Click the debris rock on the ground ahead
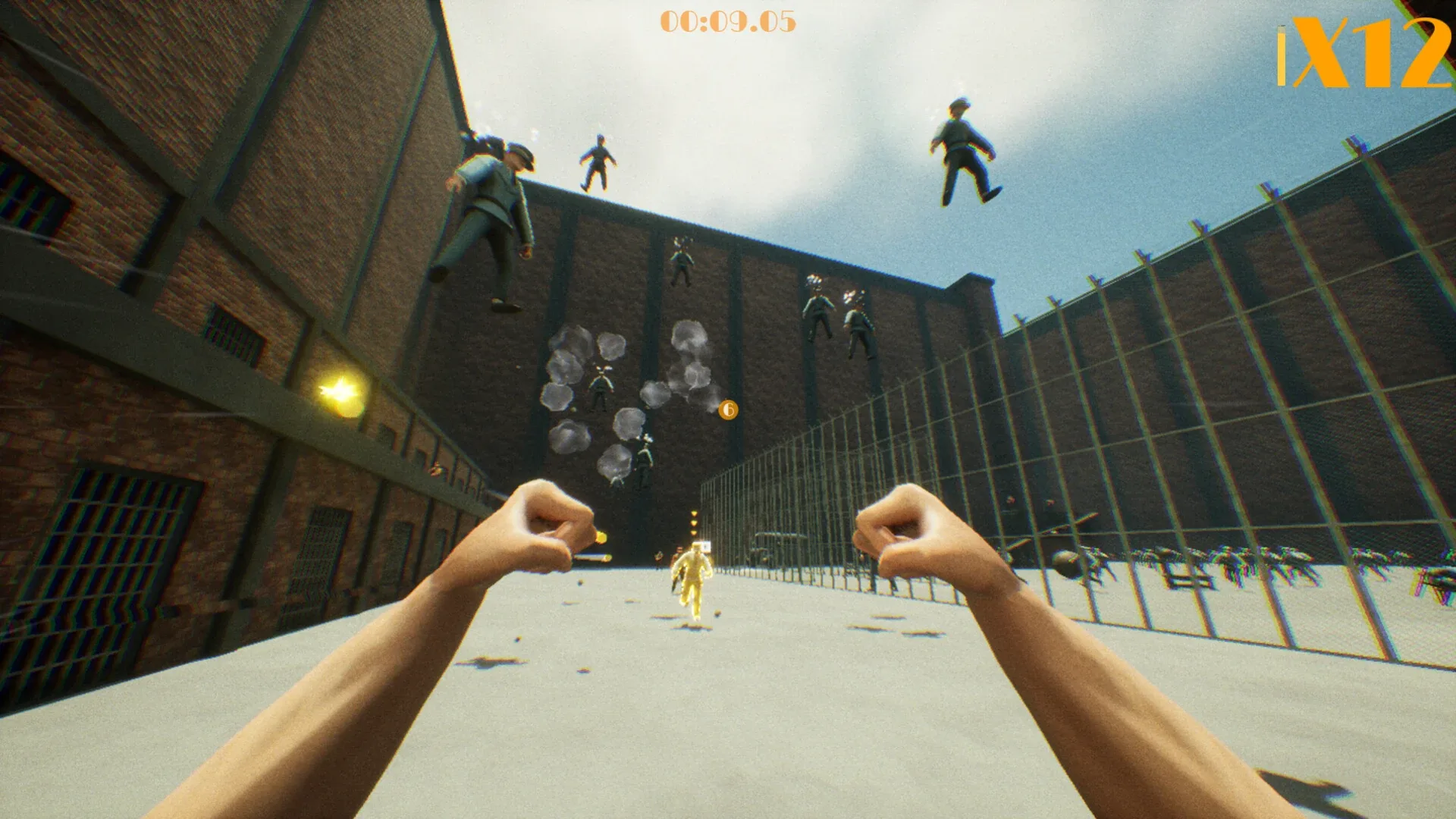Image resolution: width=1456 pixels, height=819 pixels. pos(717,613)
